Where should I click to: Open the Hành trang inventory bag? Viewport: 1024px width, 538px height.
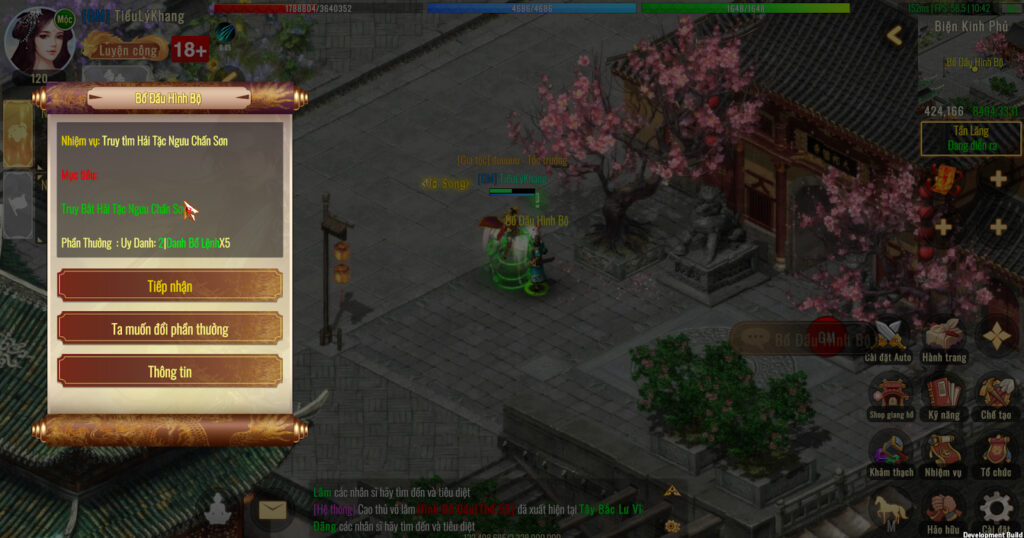coord(944,338)
